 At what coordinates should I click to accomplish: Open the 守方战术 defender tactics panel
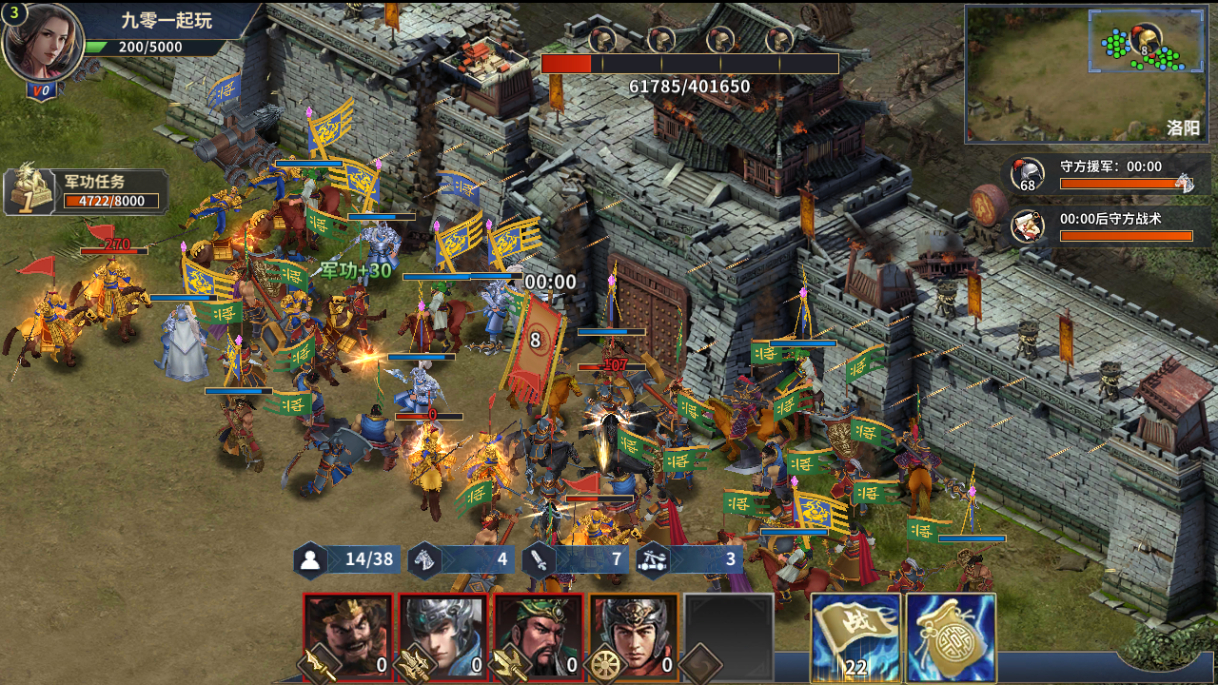(x=1102, y=227)
